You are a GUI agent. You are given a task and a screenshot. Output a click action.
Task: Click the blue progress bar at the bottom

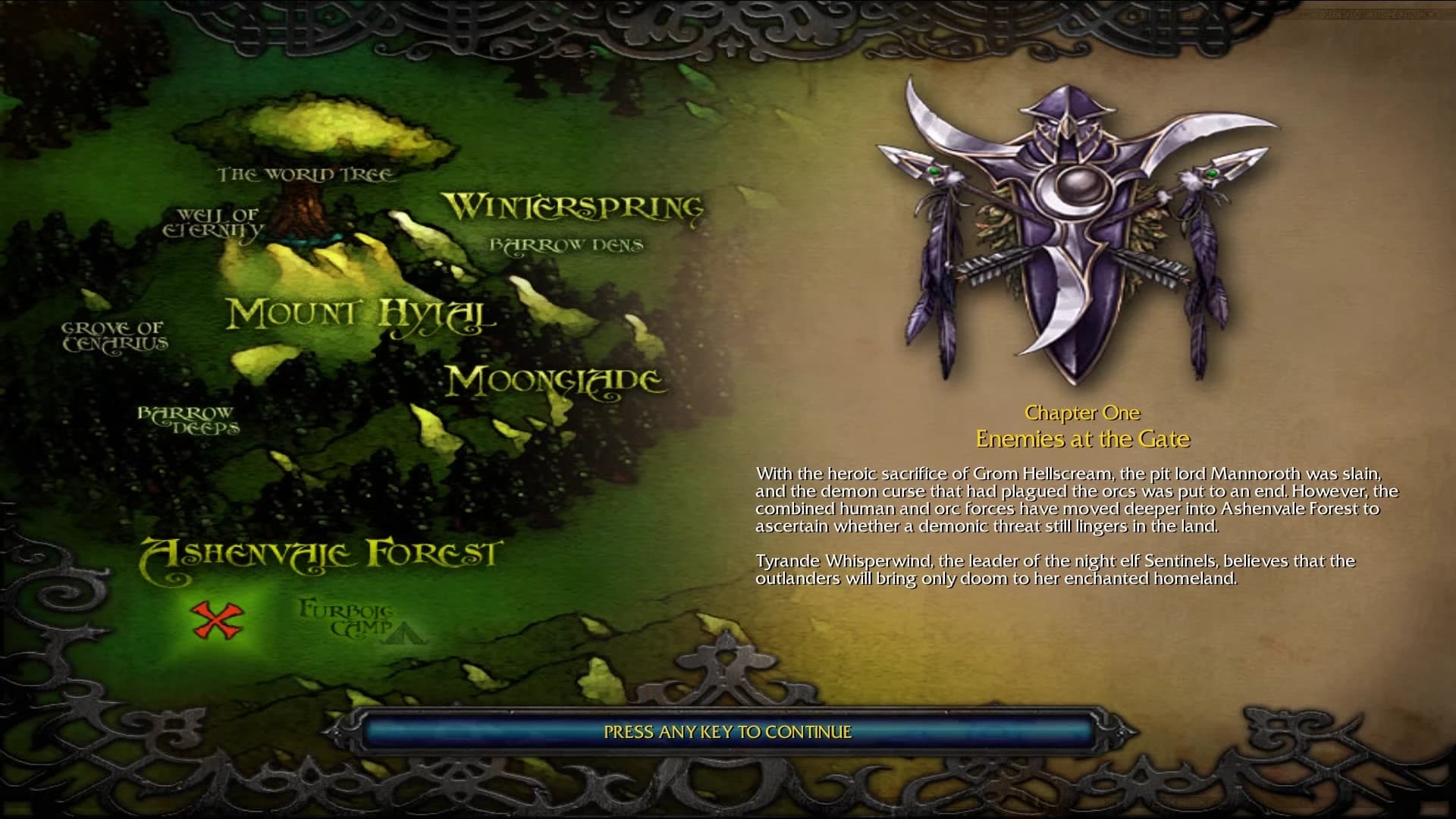tap(726, 733)
